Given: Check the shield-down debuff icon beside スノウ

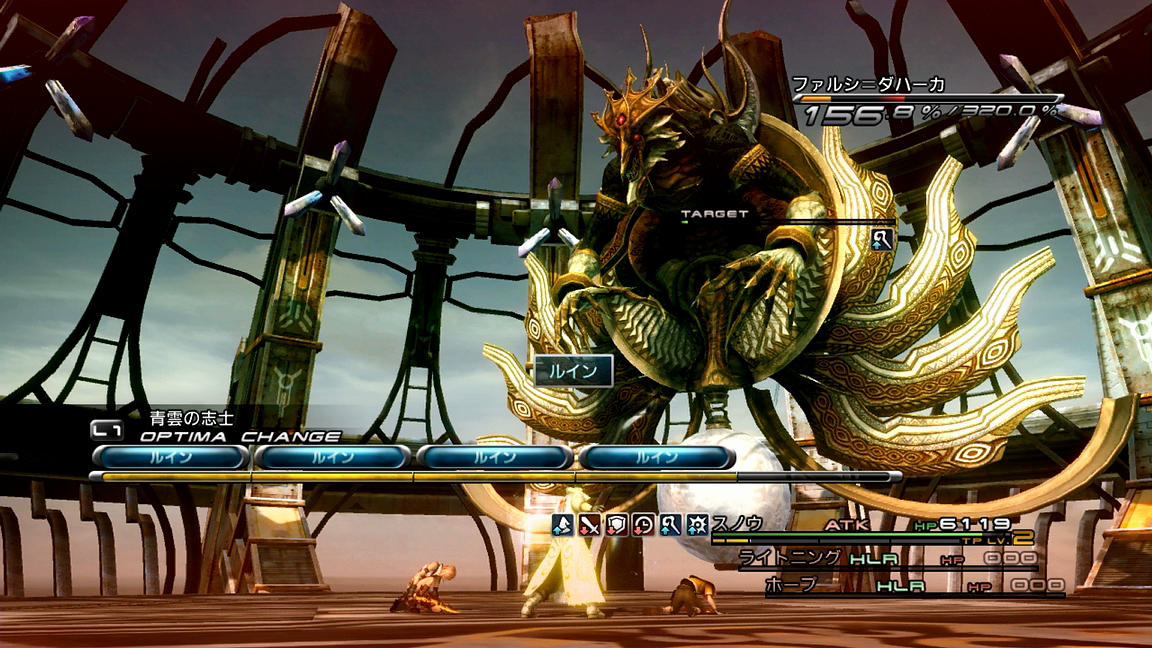Looking at the screenshot, I should tap(617, 523).
